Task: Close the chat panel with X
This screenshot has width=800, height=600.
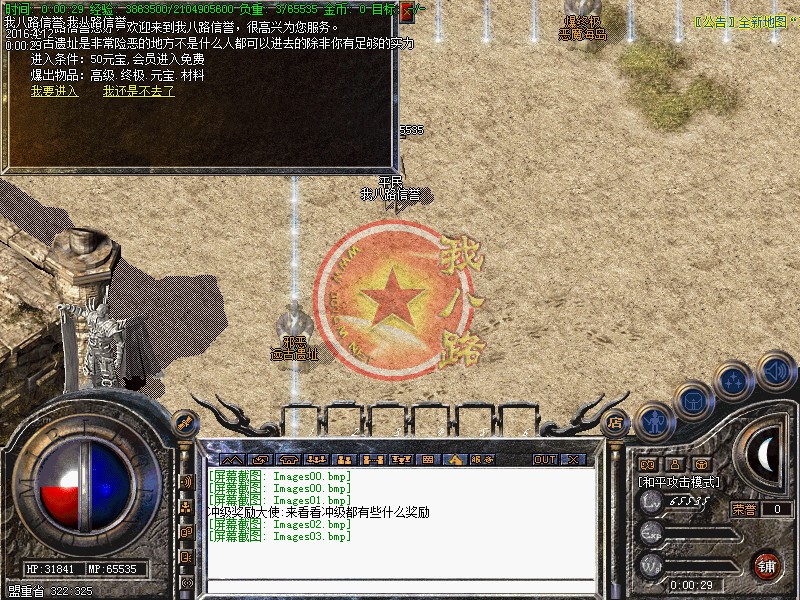Action: 573,459
